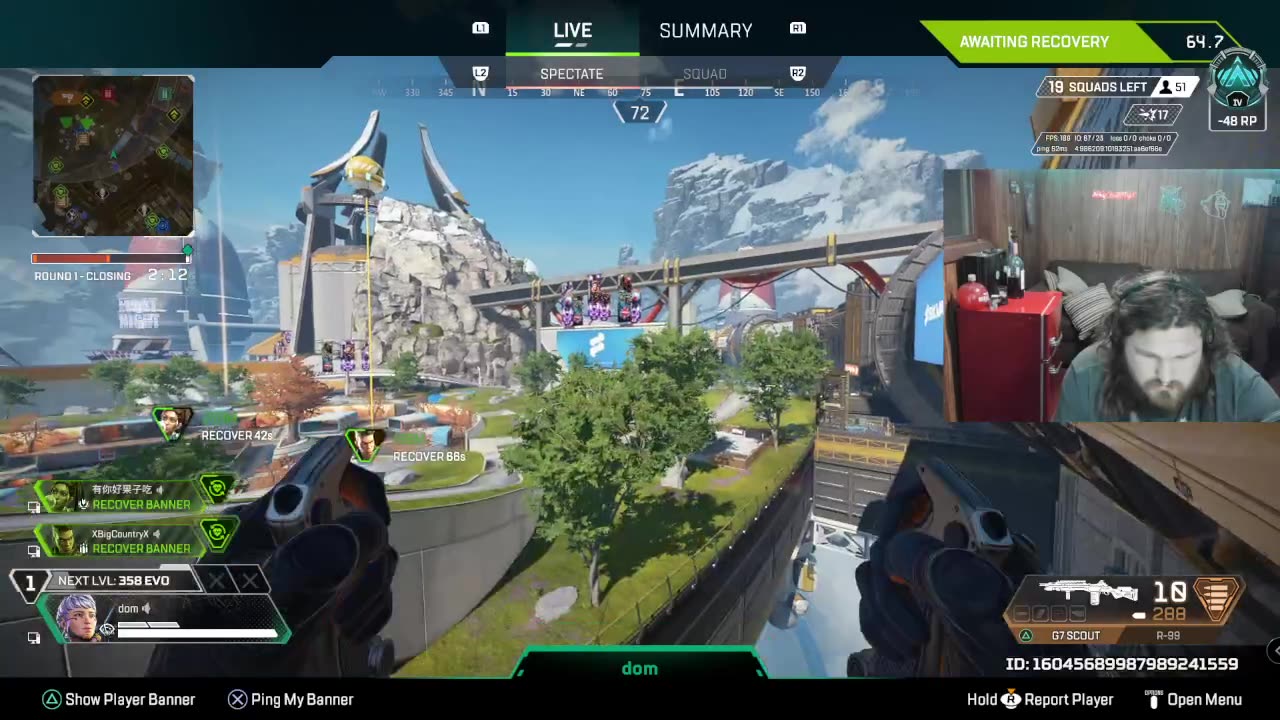Viewport: 1280px width, 720px height.
Task: Click the ranked badge with -48 RP
Action: point(1238,92)
